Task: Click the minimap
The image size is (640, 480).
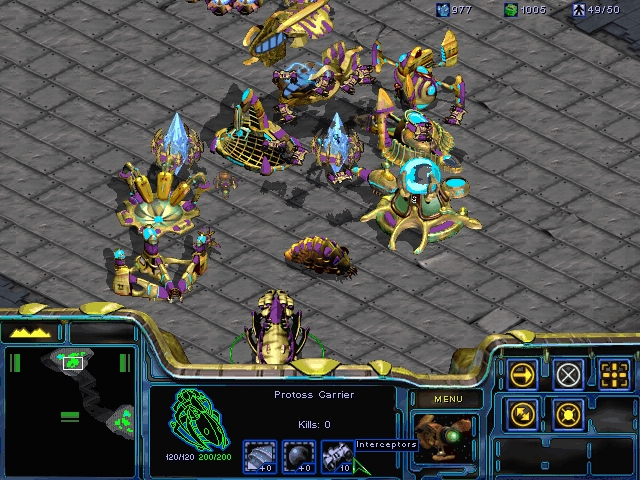Action: click(70, 410)
